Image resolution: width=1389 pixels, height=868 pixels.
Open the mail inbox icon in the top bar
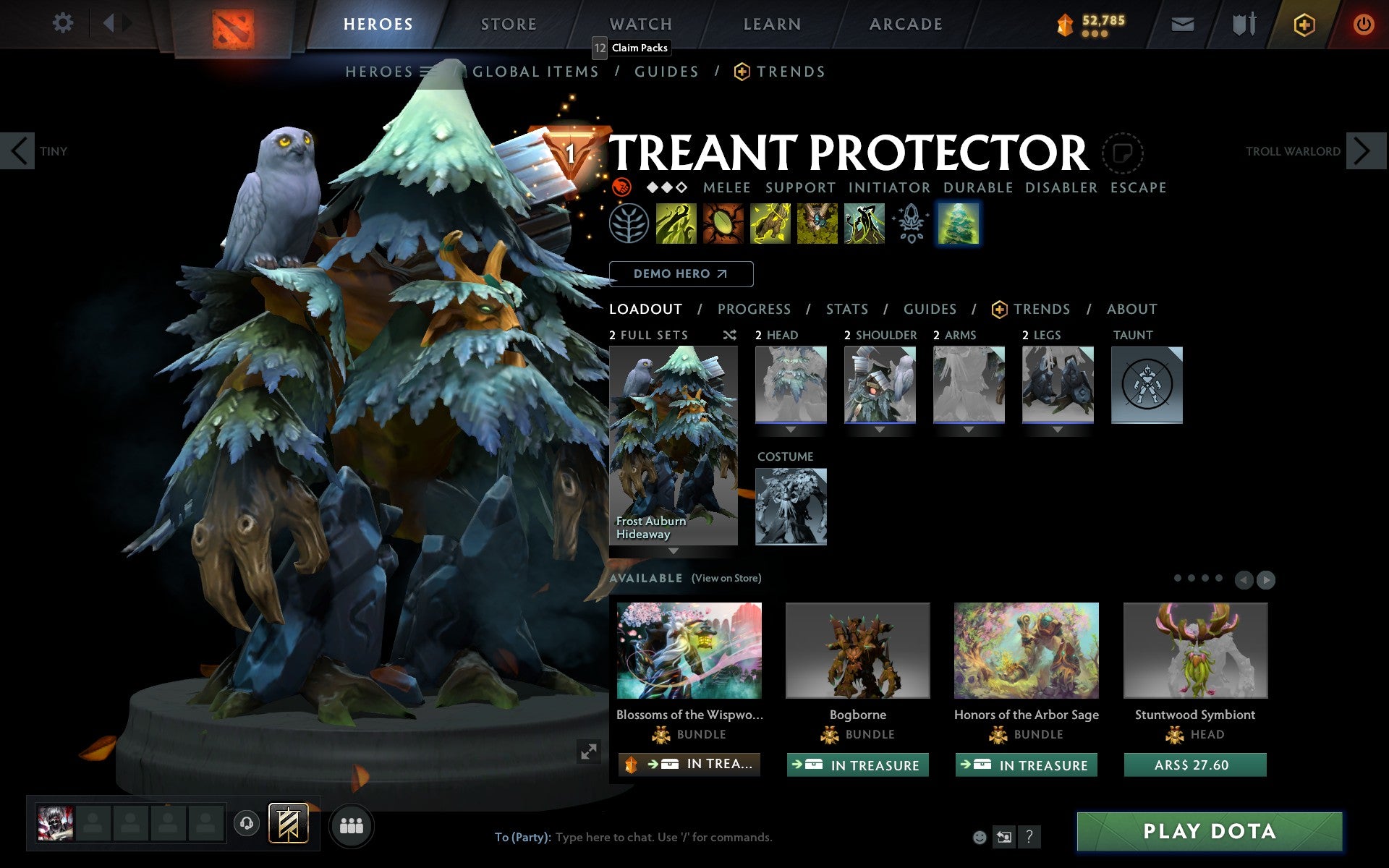tap(1182, 24)
